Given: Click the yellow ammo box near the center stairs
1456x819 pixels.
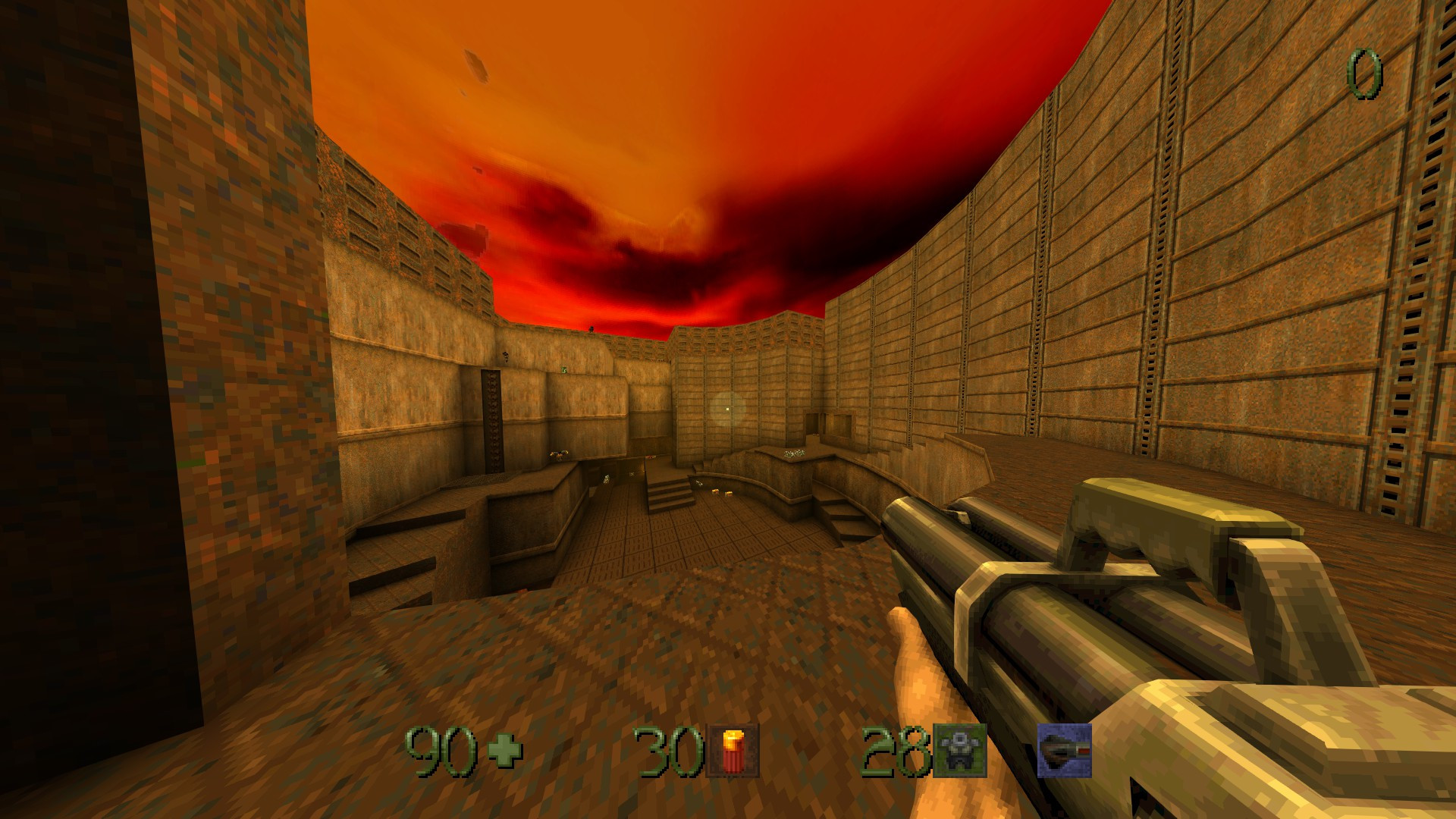Looking at the screenshot, I should 714,492.
